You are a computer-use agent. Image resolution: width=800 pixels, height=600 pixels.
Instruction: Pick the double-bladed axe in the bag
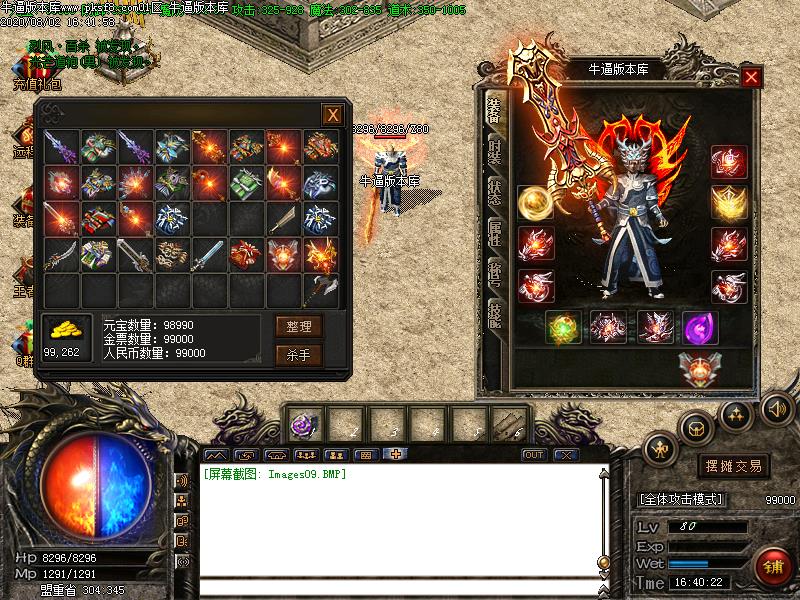tap(320, 290)
